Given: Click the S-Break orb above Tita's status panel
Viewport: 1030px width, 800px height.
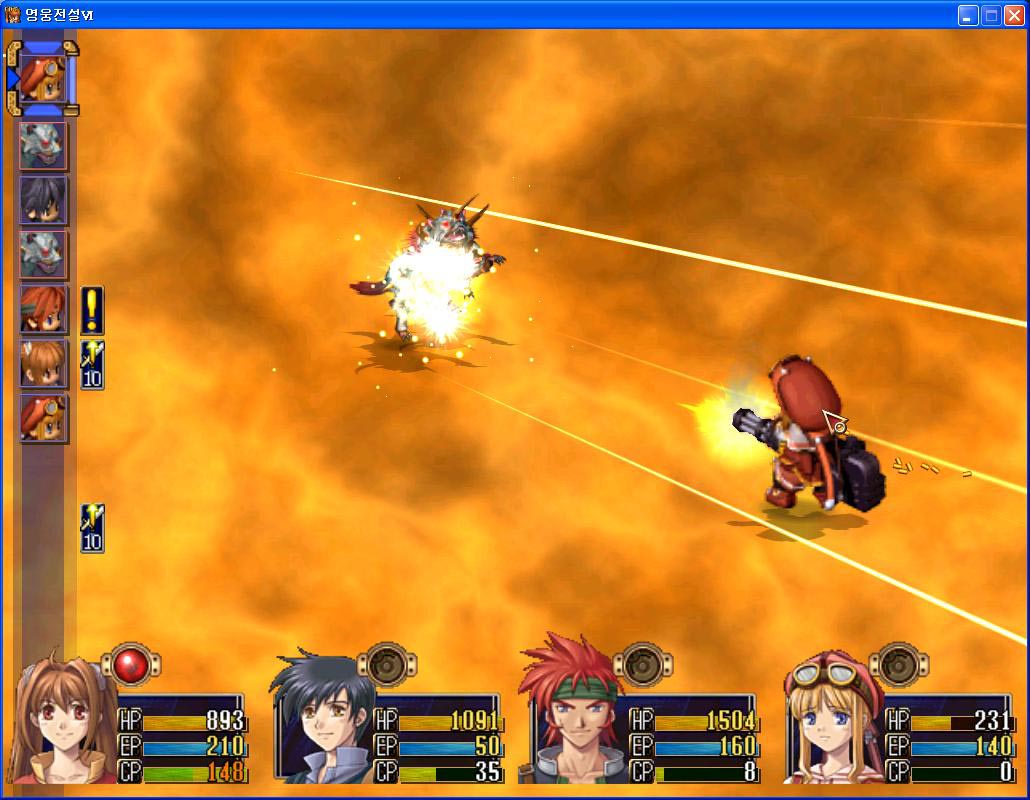Looking at the screenshot, I should click(x=899, y=665).
